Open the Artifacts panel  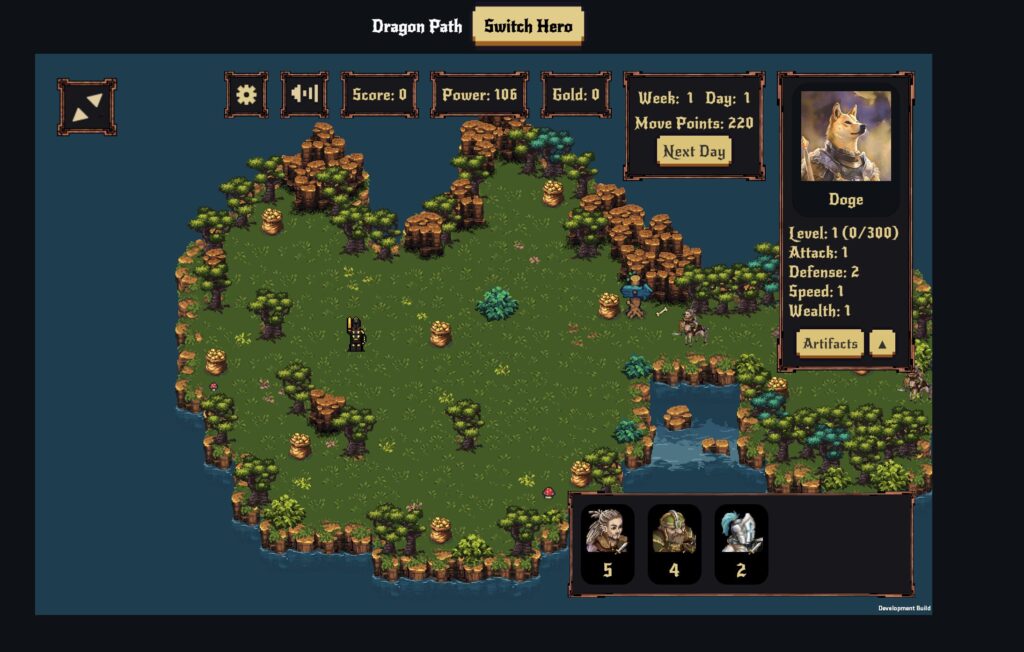tap(830, 344)
